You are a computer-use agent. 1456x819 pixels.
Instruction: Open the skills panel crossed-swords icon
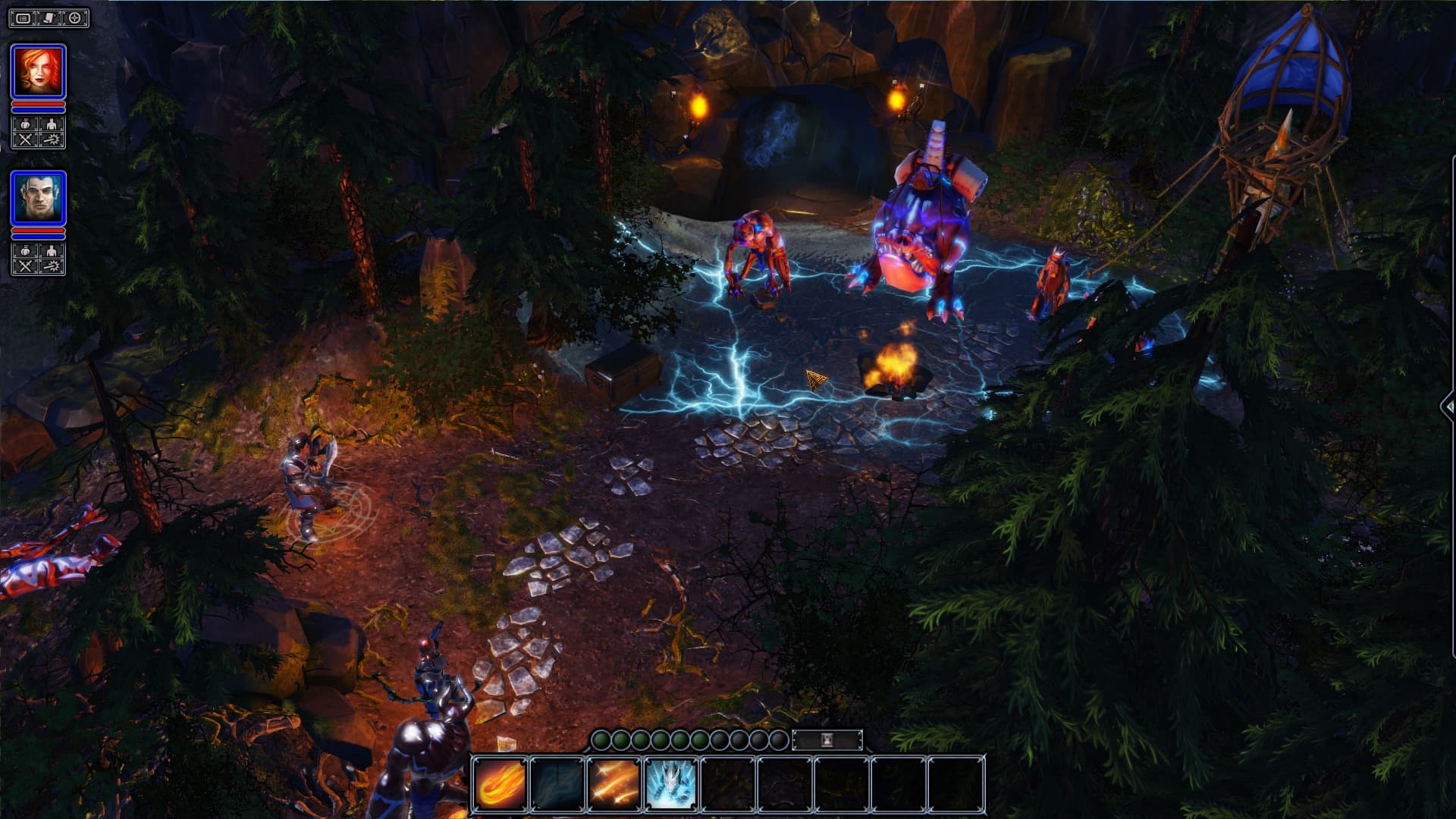(26, 140)
